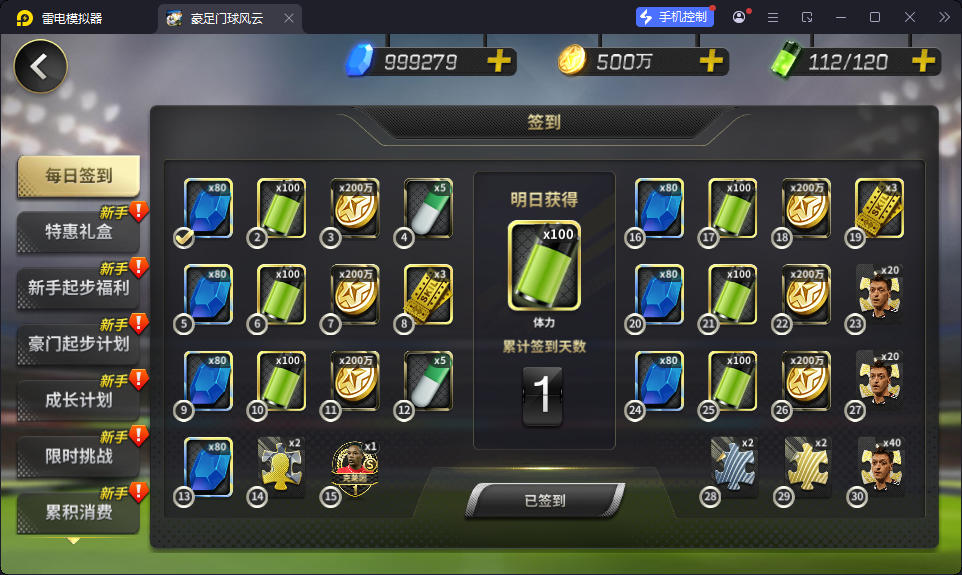
Task: Go back with the arrow button
Action: click(40, 67)
